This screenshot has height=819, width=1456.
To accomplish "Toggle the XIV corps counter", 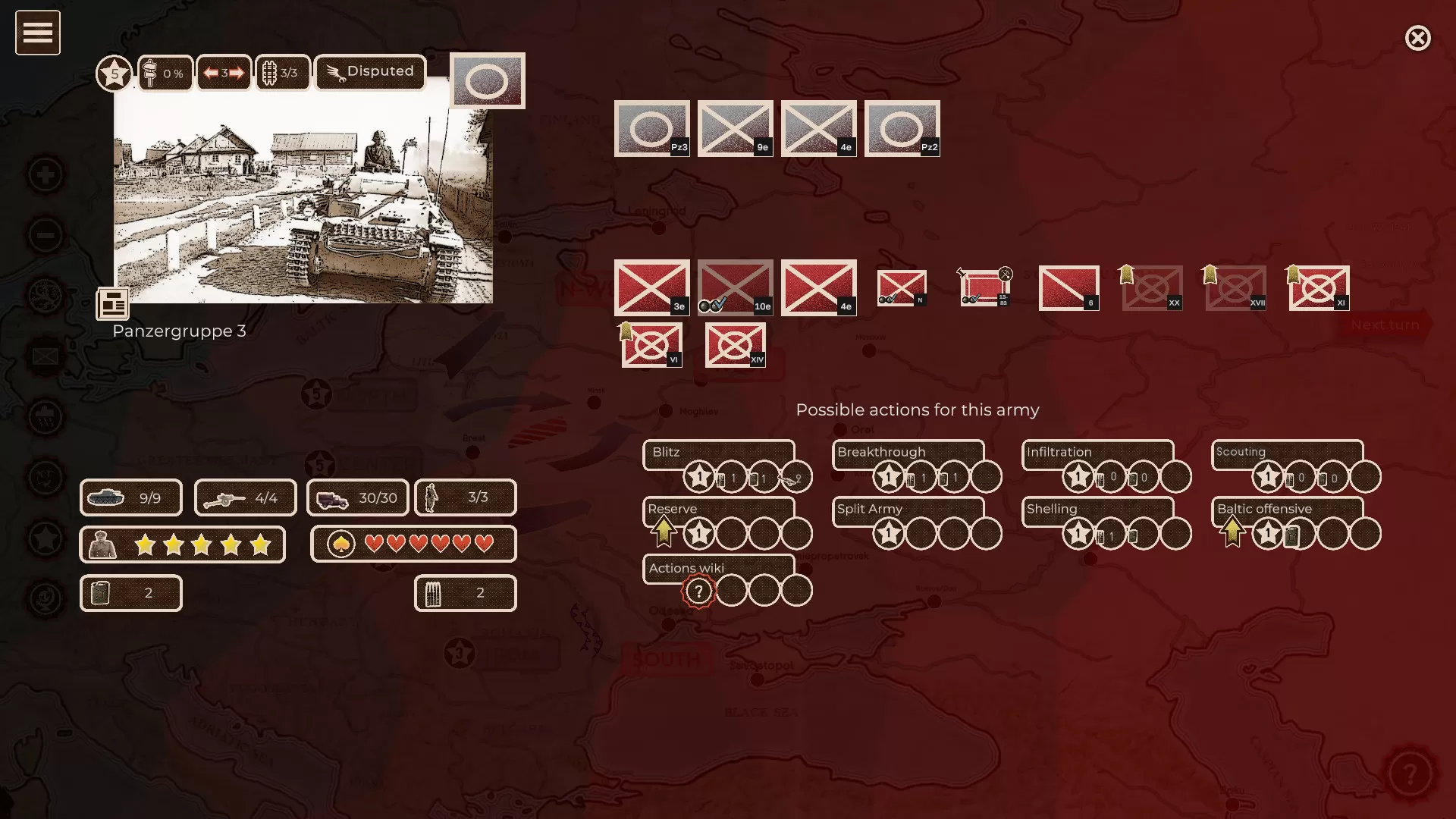I will pyautogui.click(x=734, y=345).
